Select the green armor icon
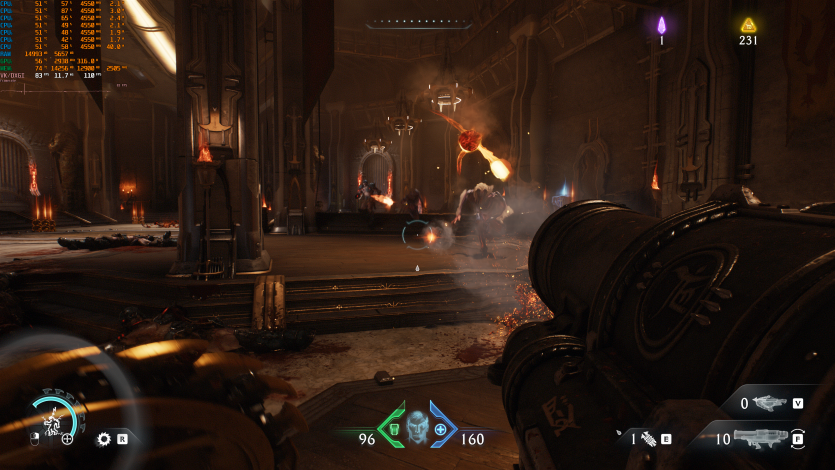Image resolution: width=835 pixels, height=470 pixels. (x=392, y=427)
